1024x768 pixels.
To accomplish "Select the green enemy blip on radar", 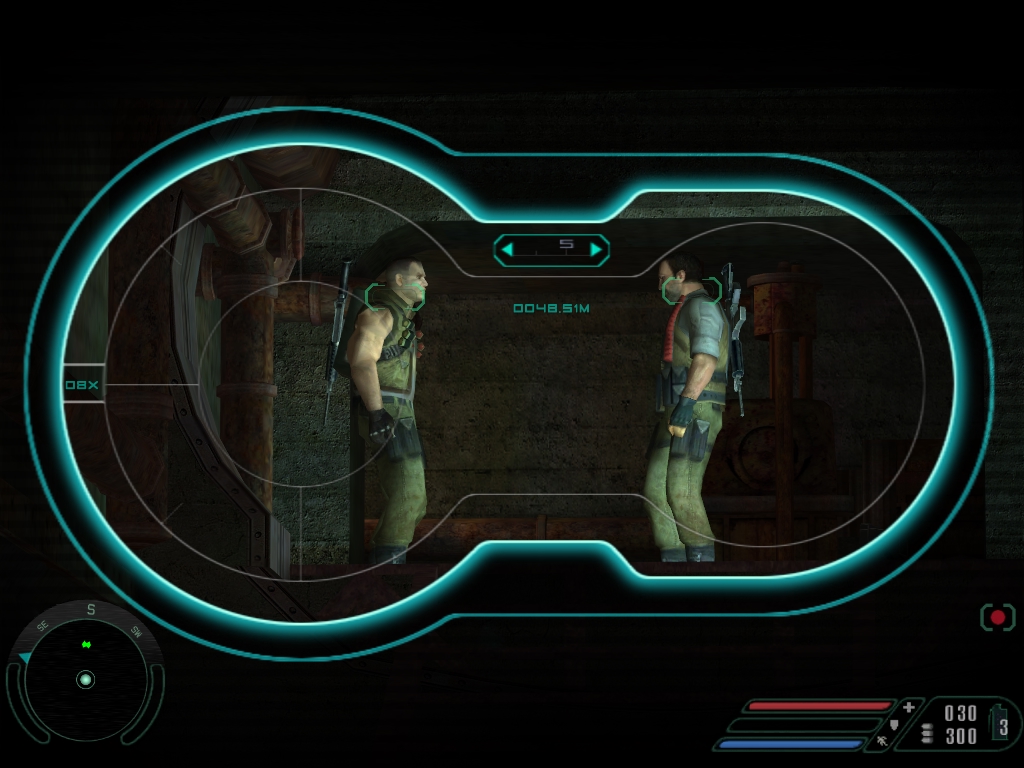I will [86, 645].
